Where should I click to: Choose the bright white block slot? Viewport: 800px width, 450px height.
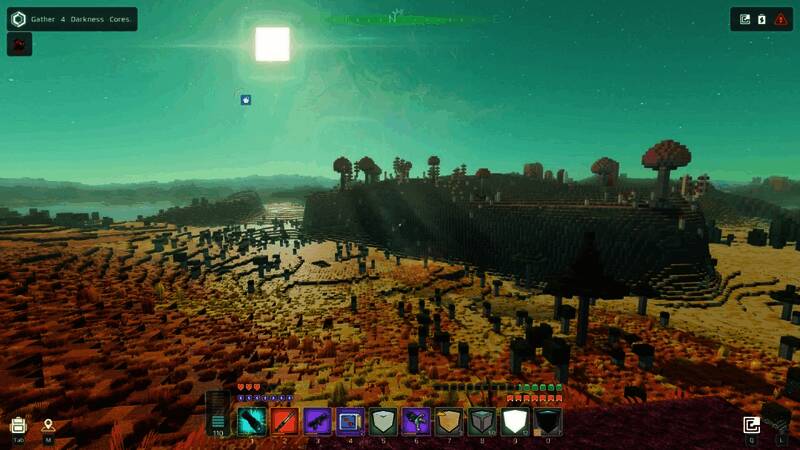[x=514, y=421]
